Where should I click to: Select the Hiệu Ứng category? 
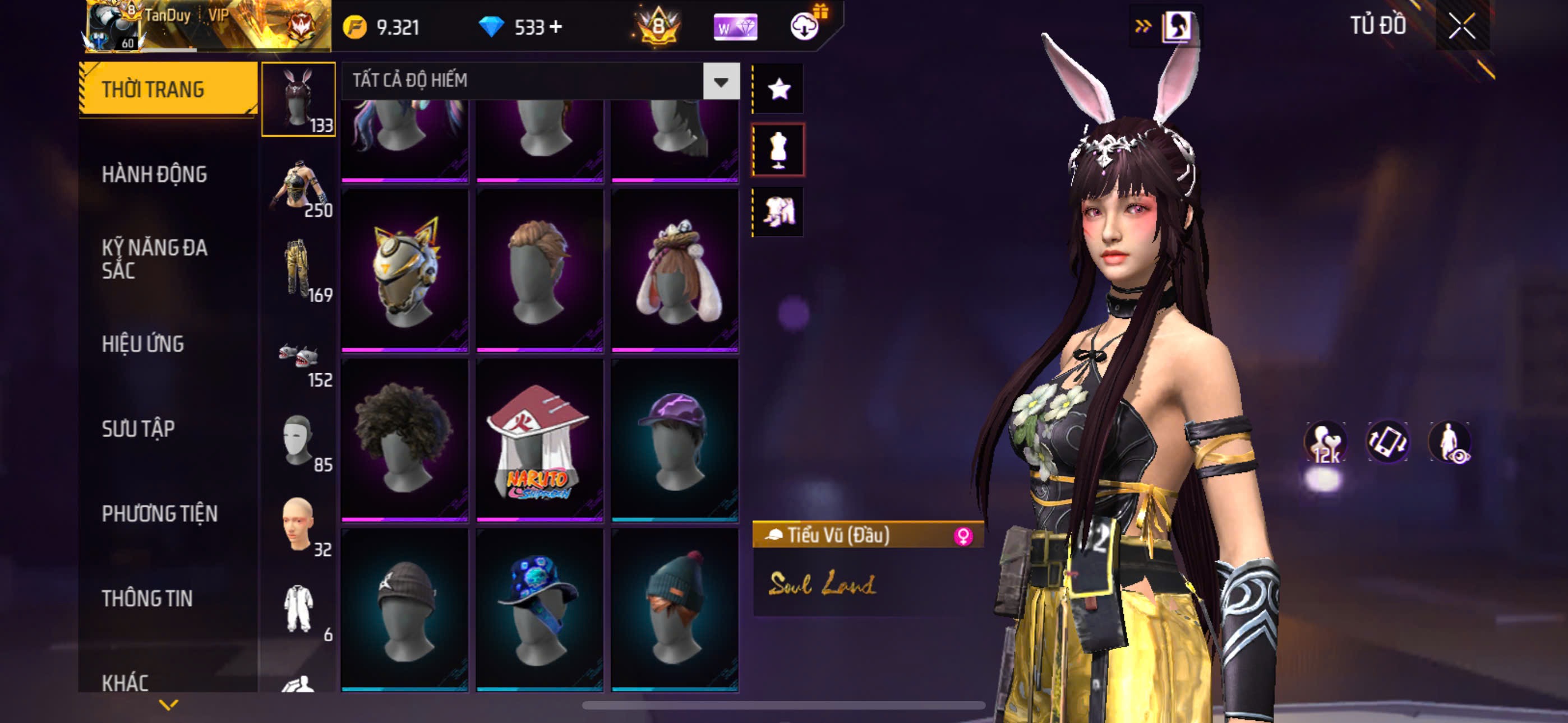pyautogui.click(x=142, y=345)
